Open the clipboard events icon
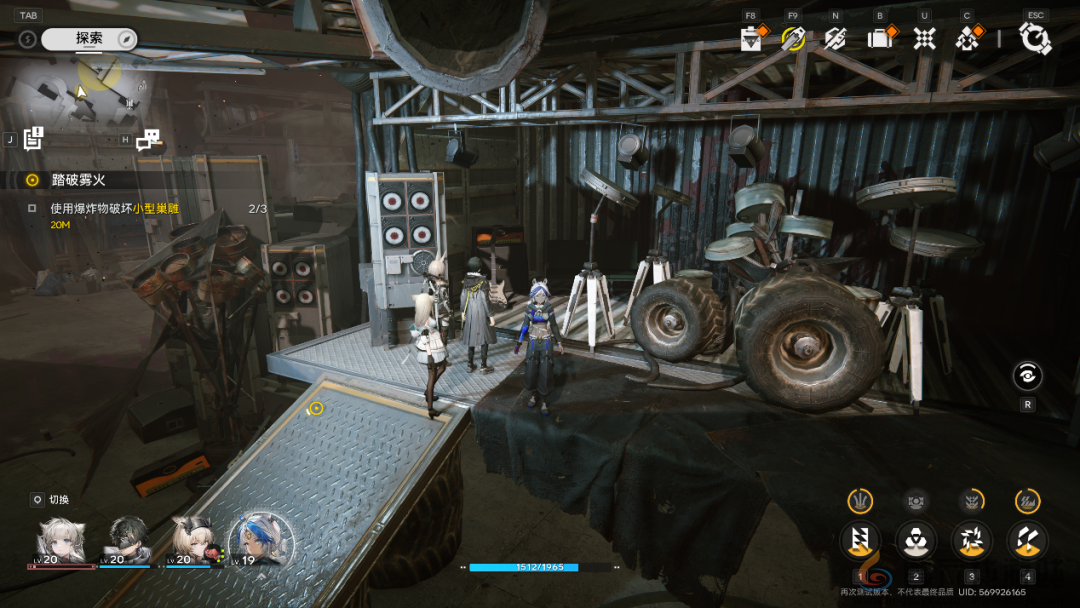This screenshot has width=1080, height=608. [750, 38]
